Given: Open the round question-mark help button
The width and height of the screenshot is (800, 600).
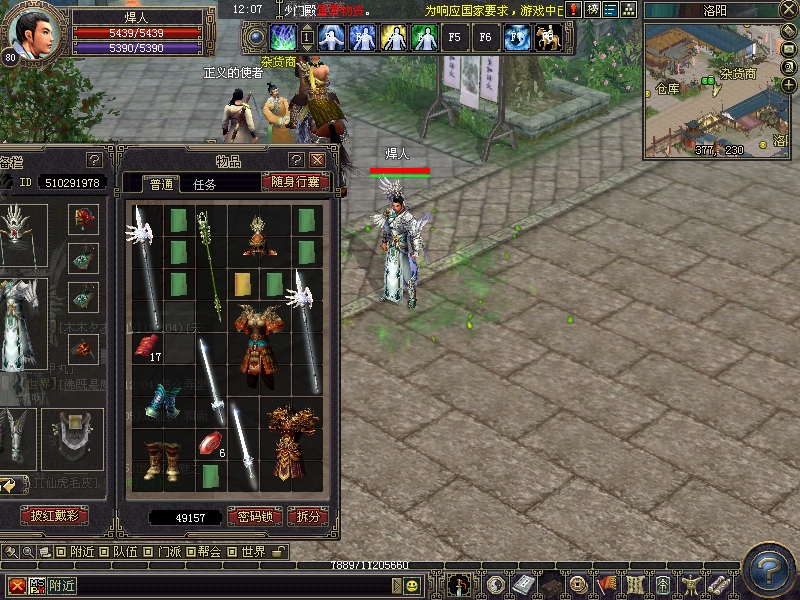Looking at the screenshot, I should (769, 567).
